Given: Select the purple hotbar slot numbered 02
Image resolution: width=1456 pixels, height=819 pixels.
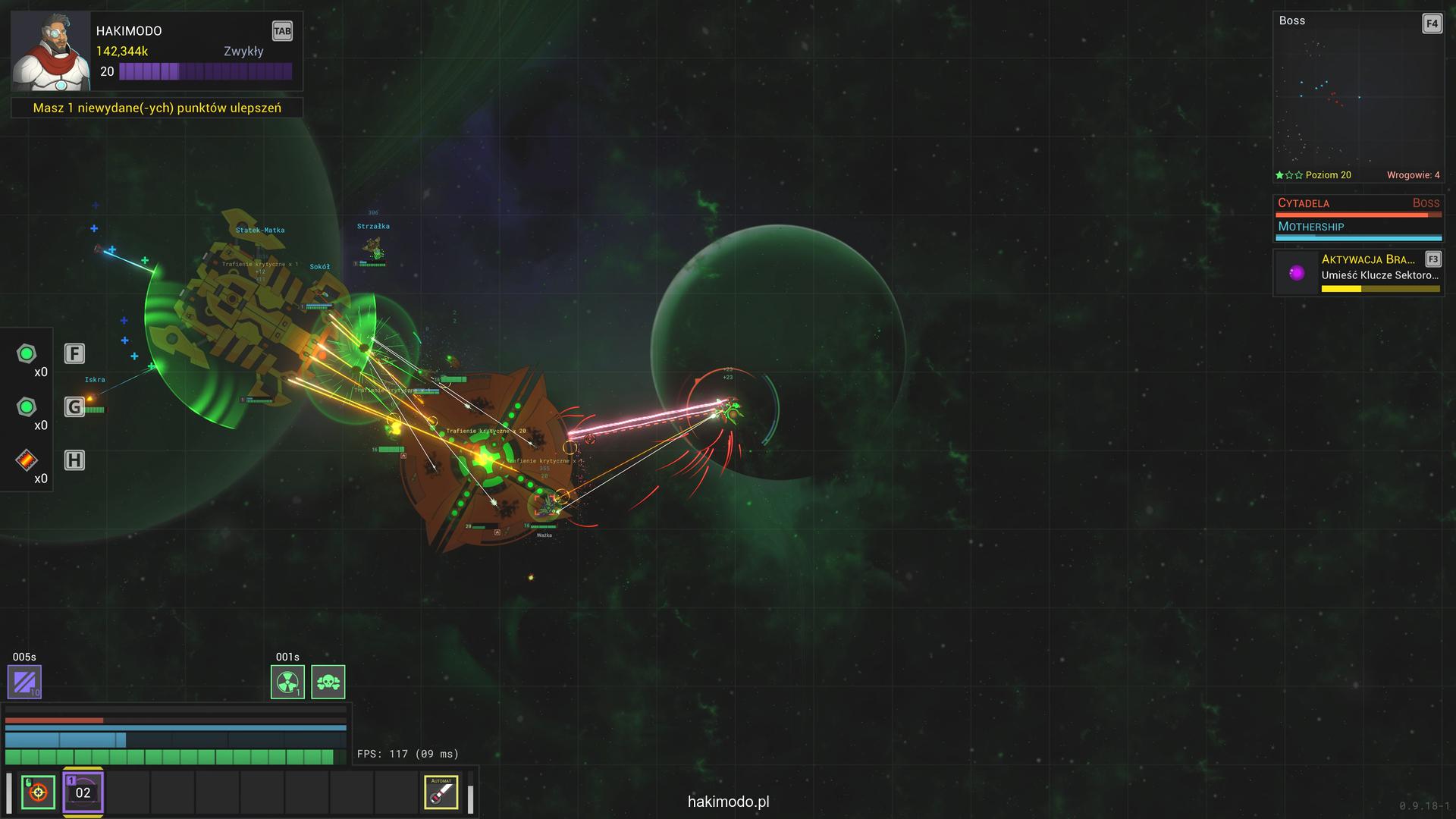Looking at the screenshot, I should pos(83,792).
